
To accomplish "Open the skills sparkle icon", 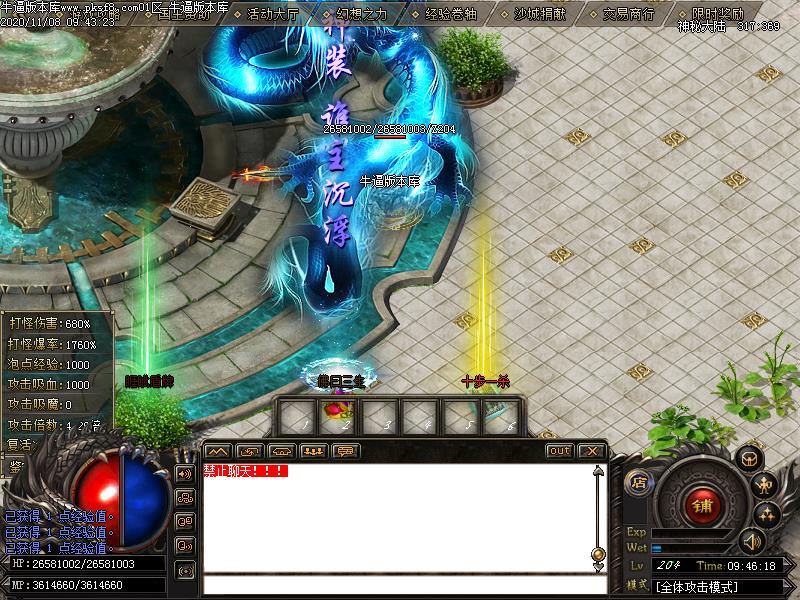I will coord(767,515).
